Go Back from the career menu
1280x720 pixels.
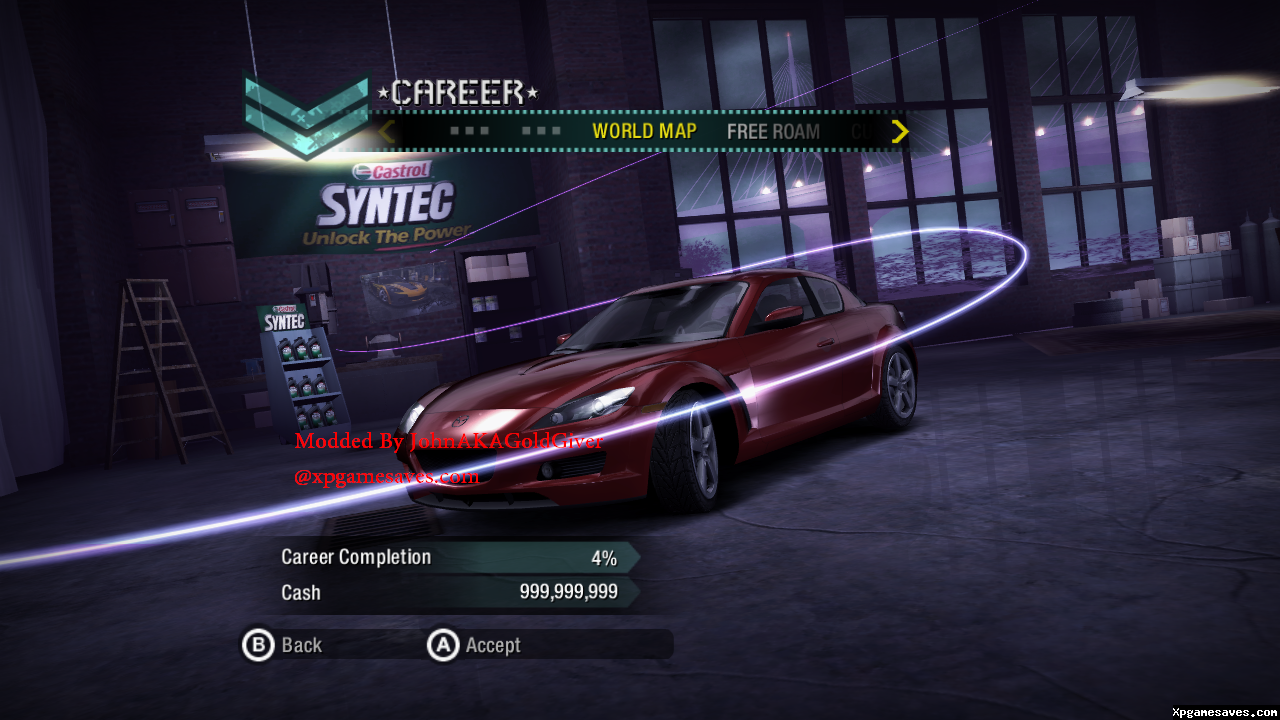tap(283, 645)
